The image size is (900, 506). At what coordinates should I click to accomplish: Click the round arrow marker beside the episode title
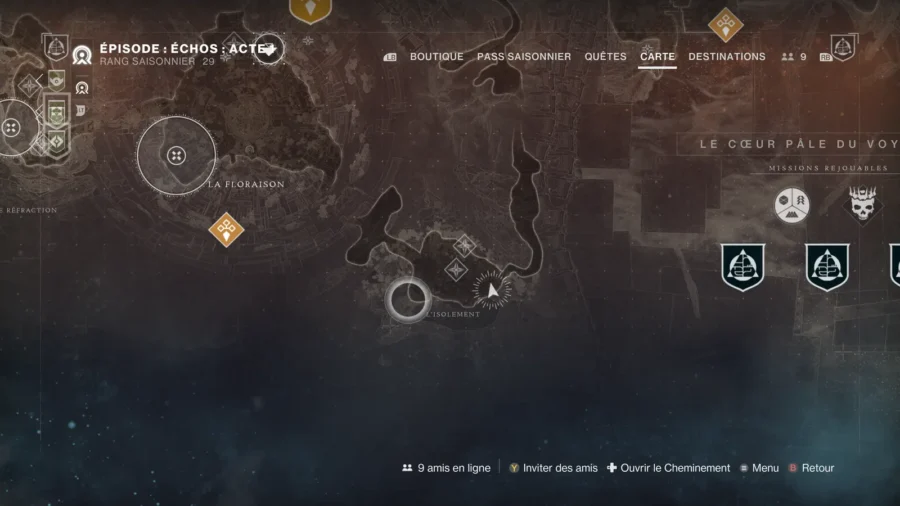pyautogui.click(x=269, y=48)
